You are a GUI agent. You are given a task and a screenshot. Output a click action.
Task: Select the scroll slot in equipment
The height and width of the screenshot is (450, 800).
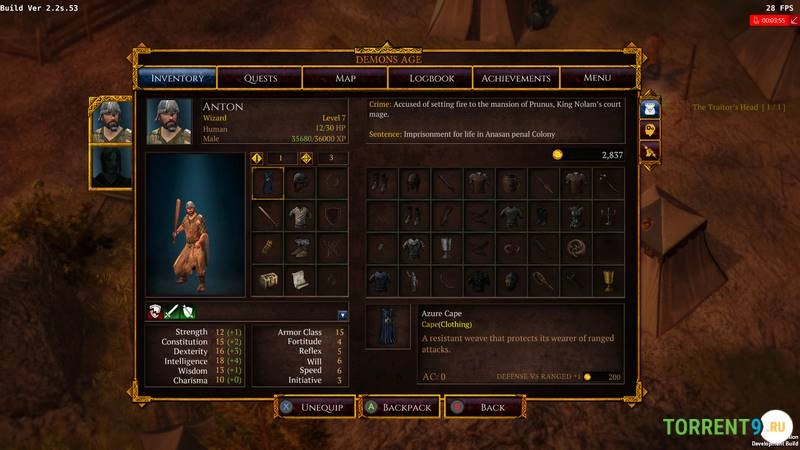(x=300, y=281)
